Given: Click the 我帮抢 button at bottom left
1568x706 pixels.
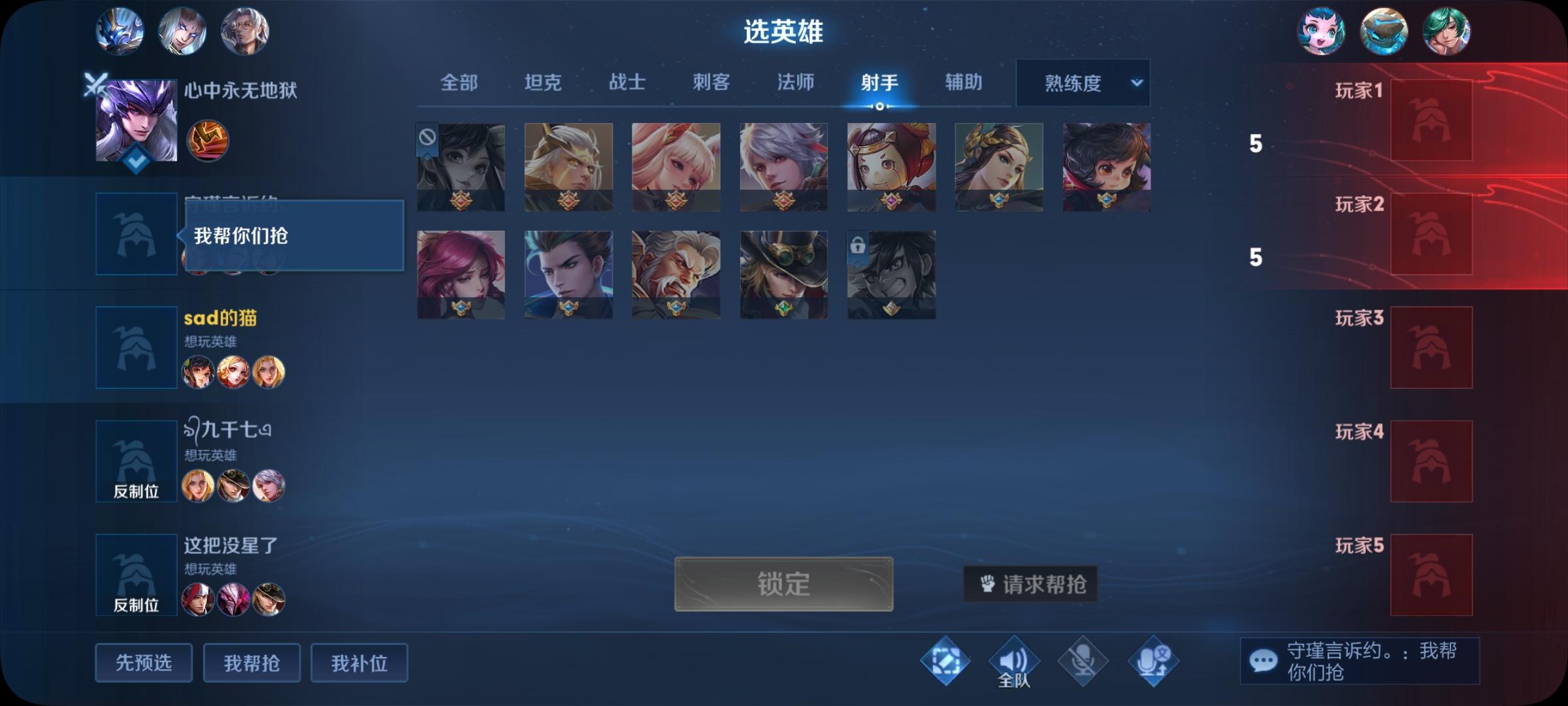Looking at the screenshot, I should [x=252, y=662].
